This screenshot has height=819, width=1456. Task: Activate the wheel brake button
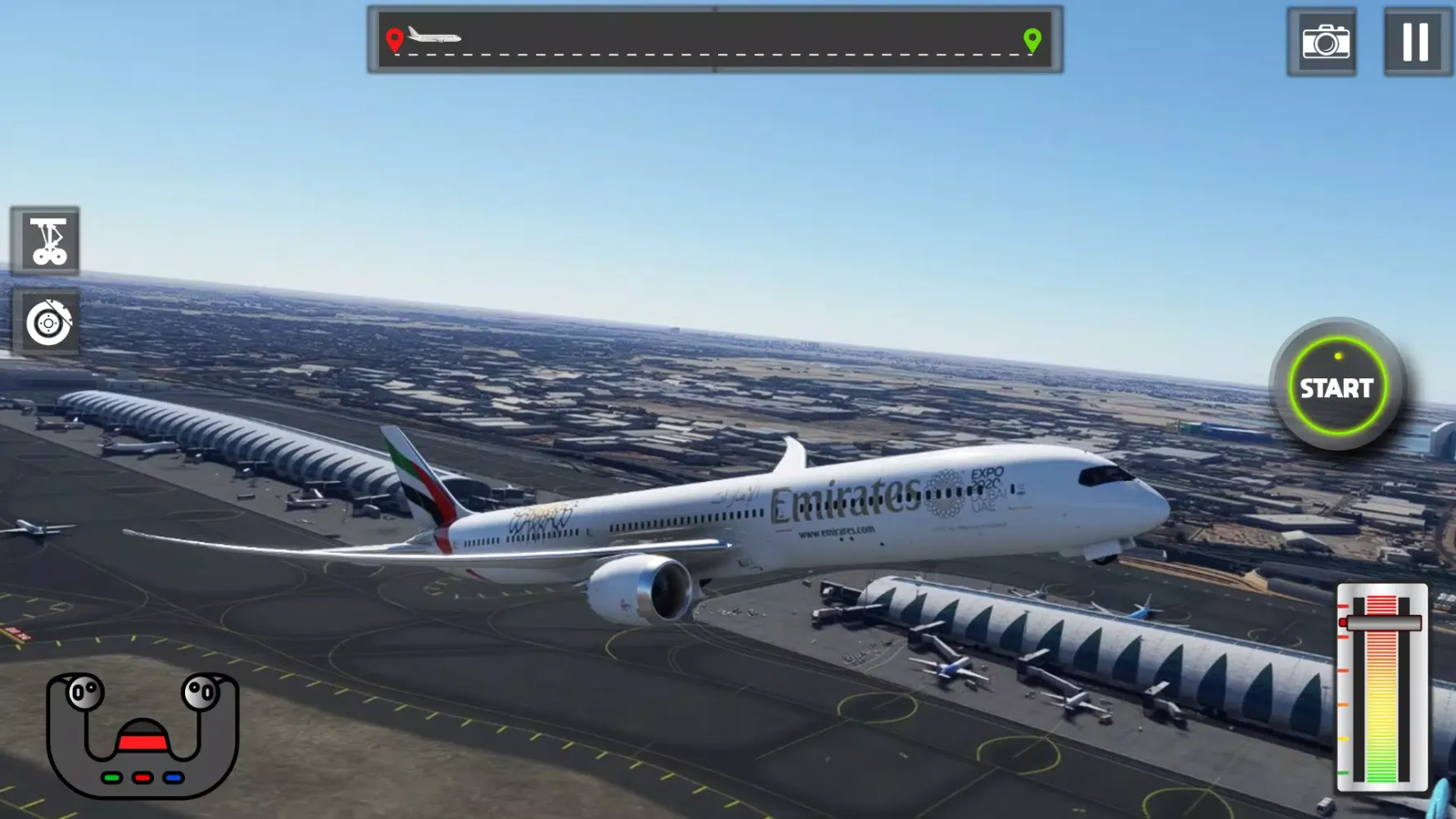click(x=47, y=323)
